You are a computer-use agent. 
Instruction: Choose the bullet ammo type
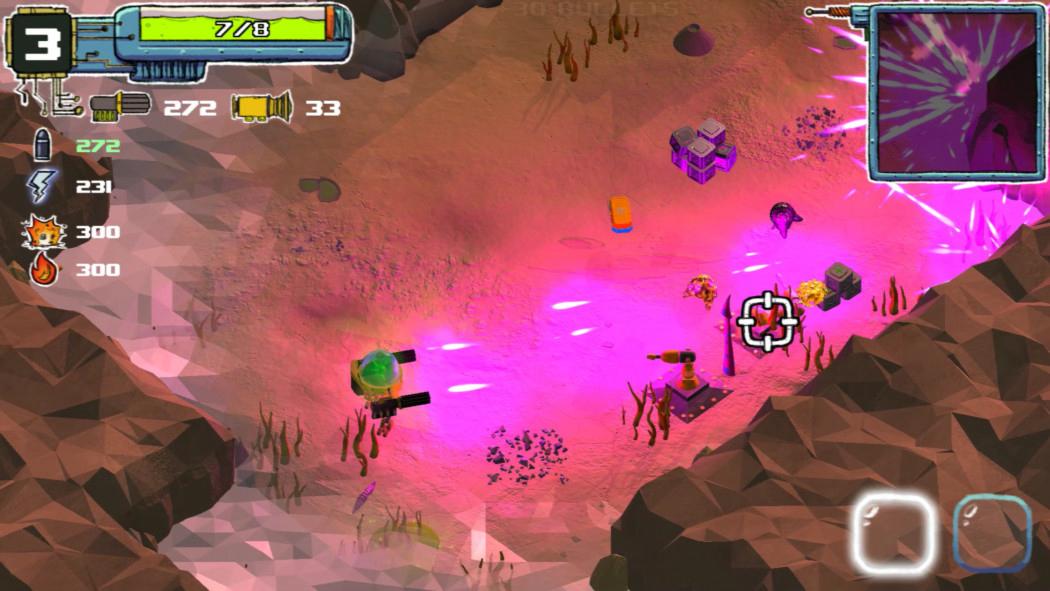[43, 145]
